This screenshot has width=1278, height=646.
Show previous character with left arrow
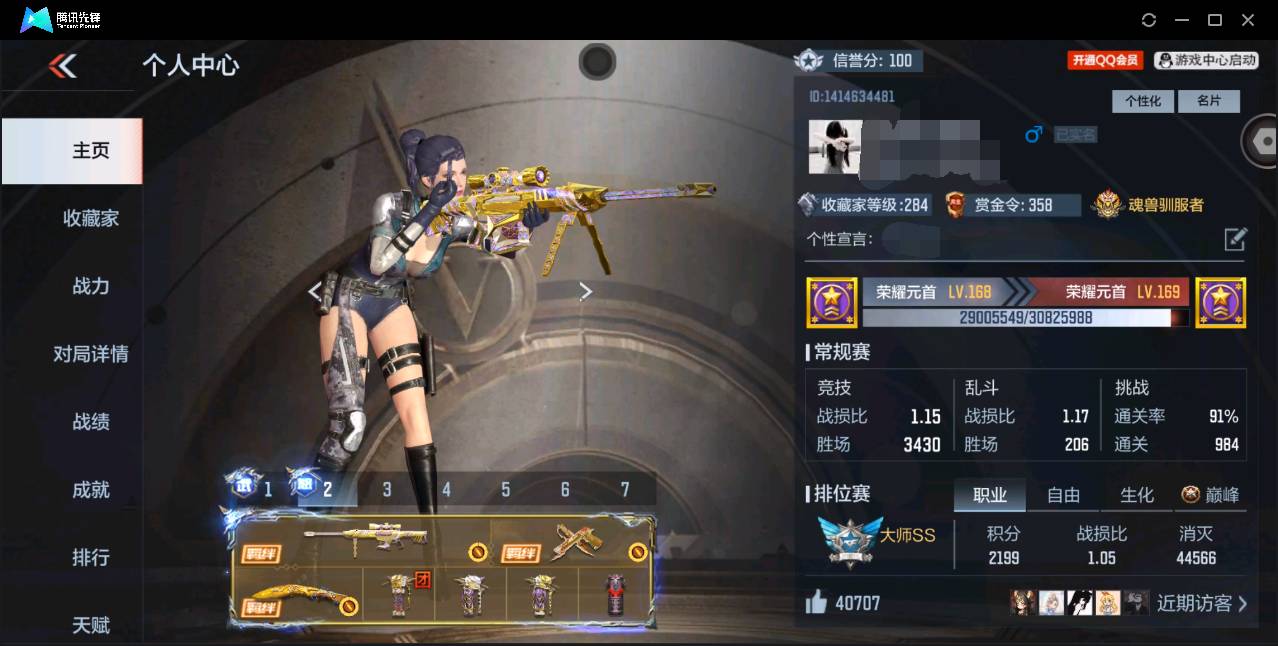point(315,291)
